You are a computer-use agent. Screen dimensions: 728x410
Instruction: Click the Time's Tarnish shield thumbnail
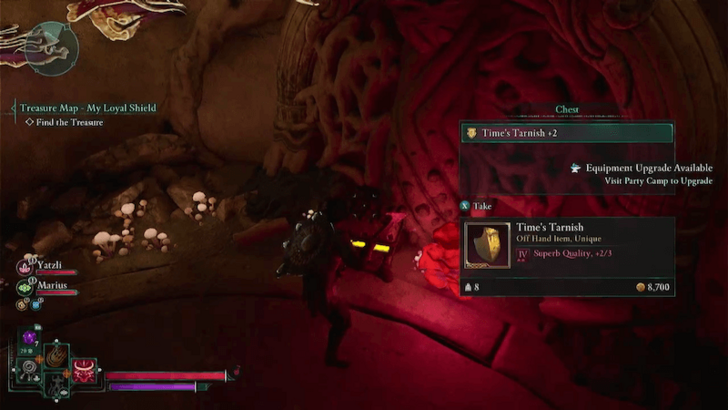tap(487, 246)
